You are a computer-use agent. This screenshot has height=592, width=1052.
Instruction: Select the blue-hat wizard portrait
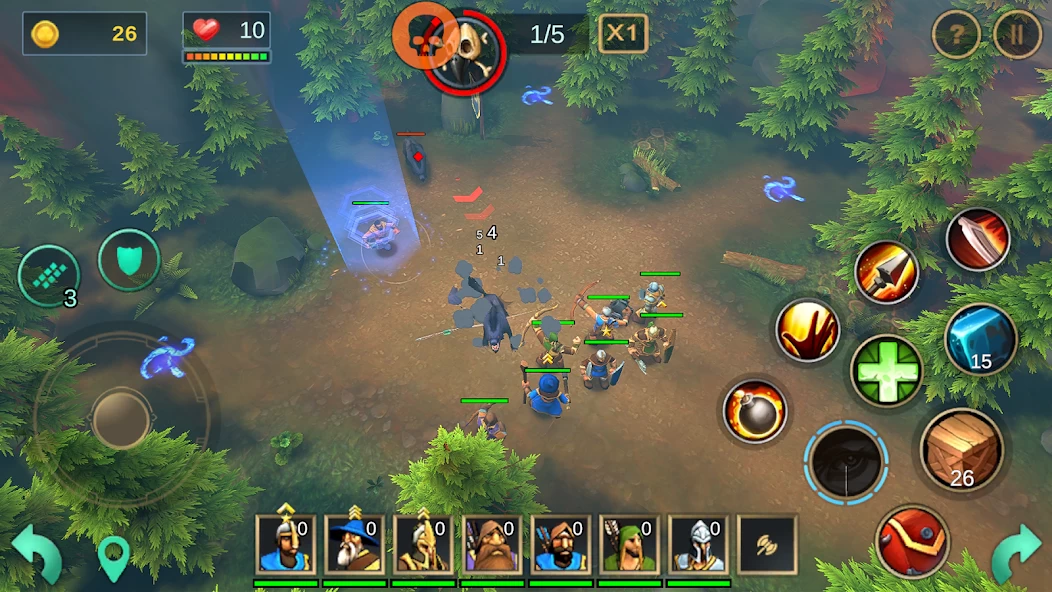[355, 545]
